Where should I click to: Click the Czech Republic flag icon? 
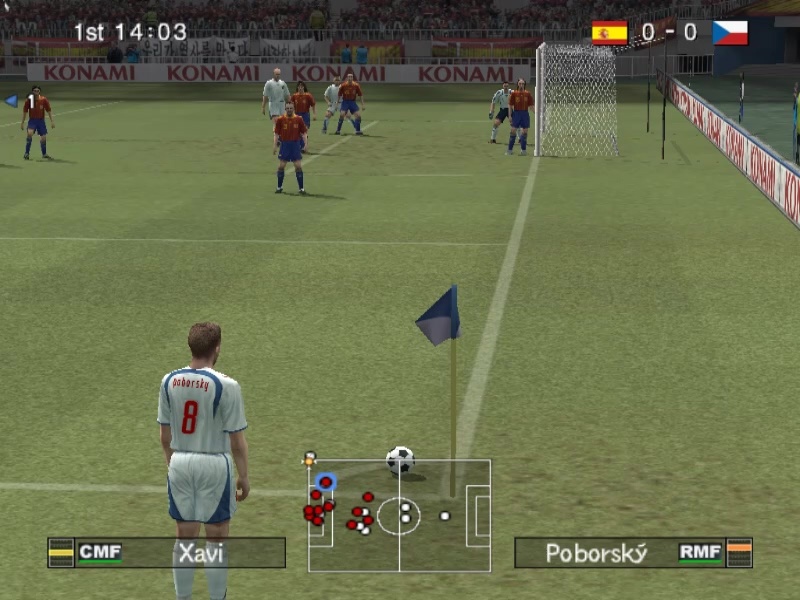(730, 33)
